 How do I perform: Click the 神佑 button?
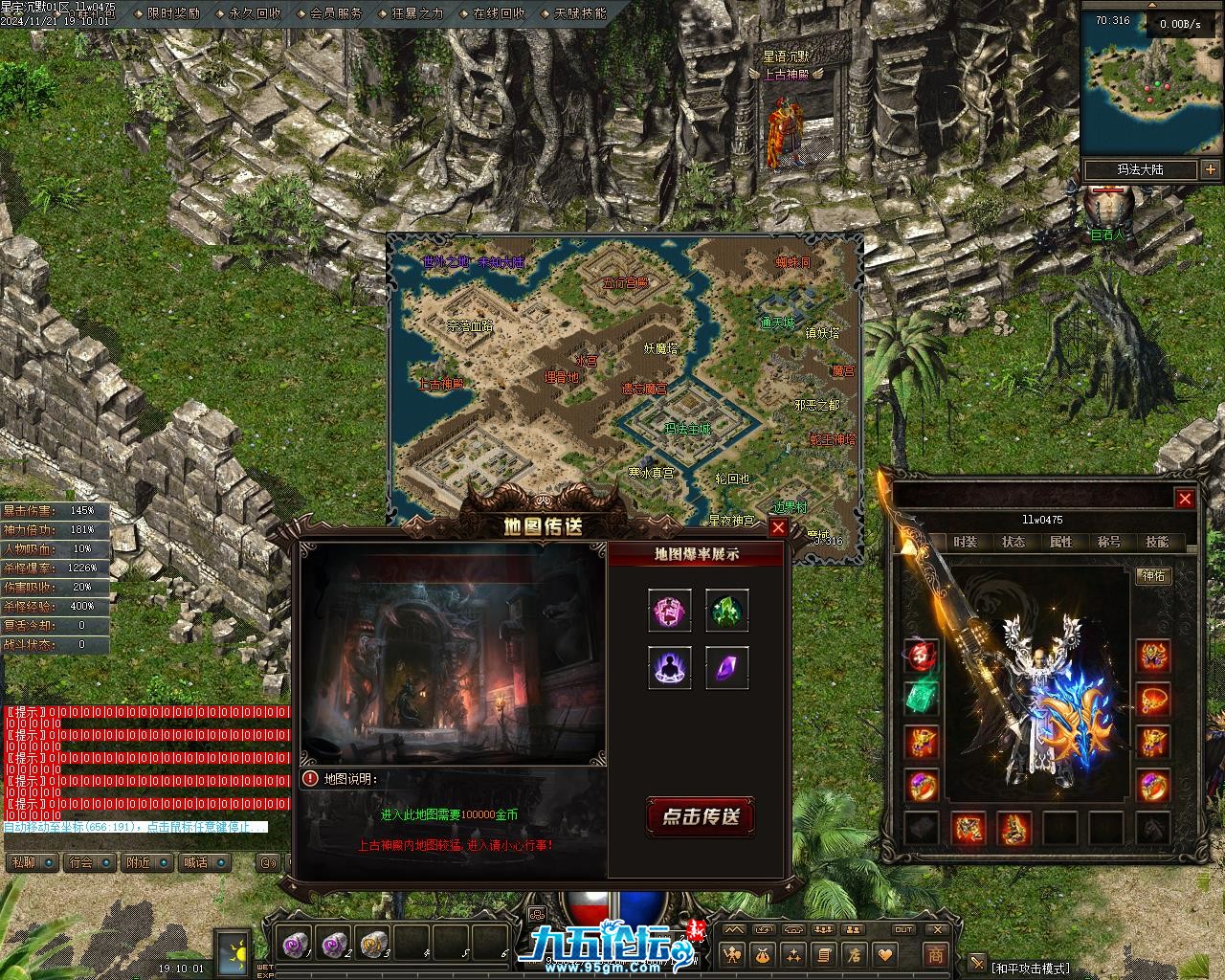1153,575
